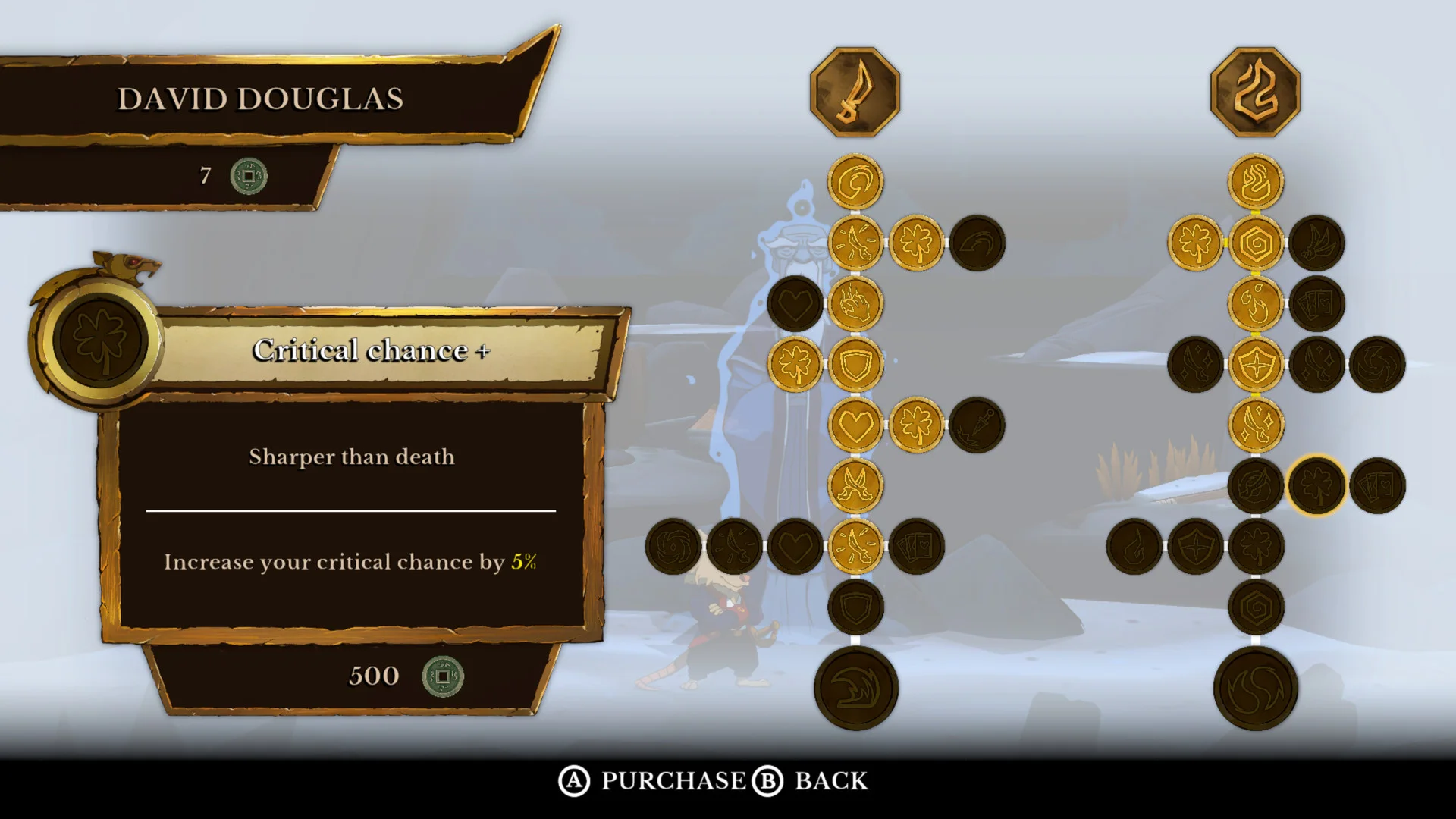This screenshot has height=819, width=1456.
Task: Select the locked wing skill node
Action: coord(1316,243)
